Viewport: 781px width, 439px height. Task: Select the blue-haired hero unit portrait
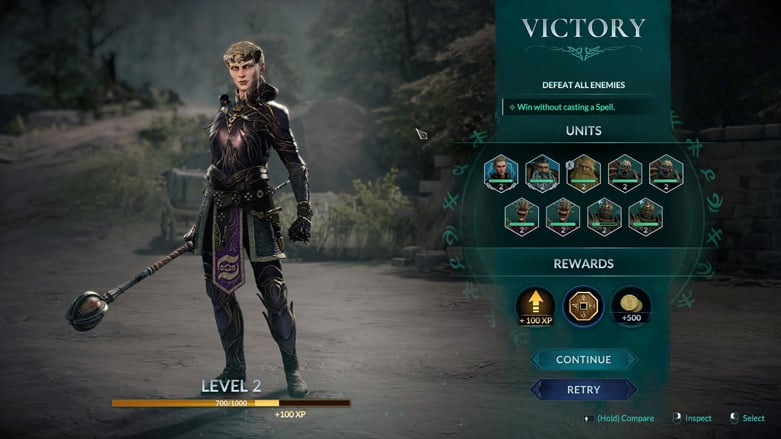pyautogui.click(x=501, y=173)
